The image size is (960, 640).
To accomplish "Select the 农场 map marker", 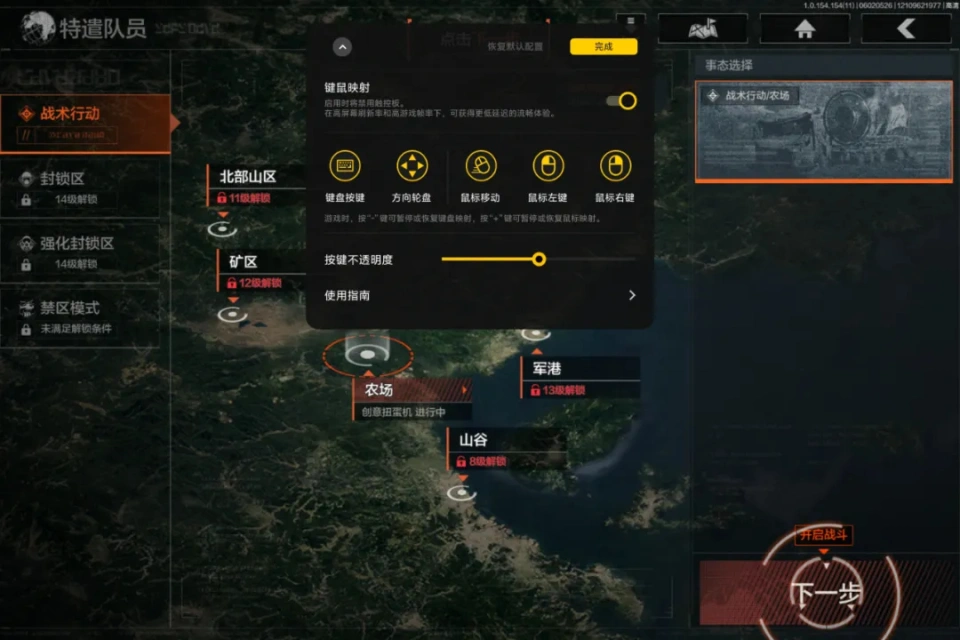I will tap(367, 354).
